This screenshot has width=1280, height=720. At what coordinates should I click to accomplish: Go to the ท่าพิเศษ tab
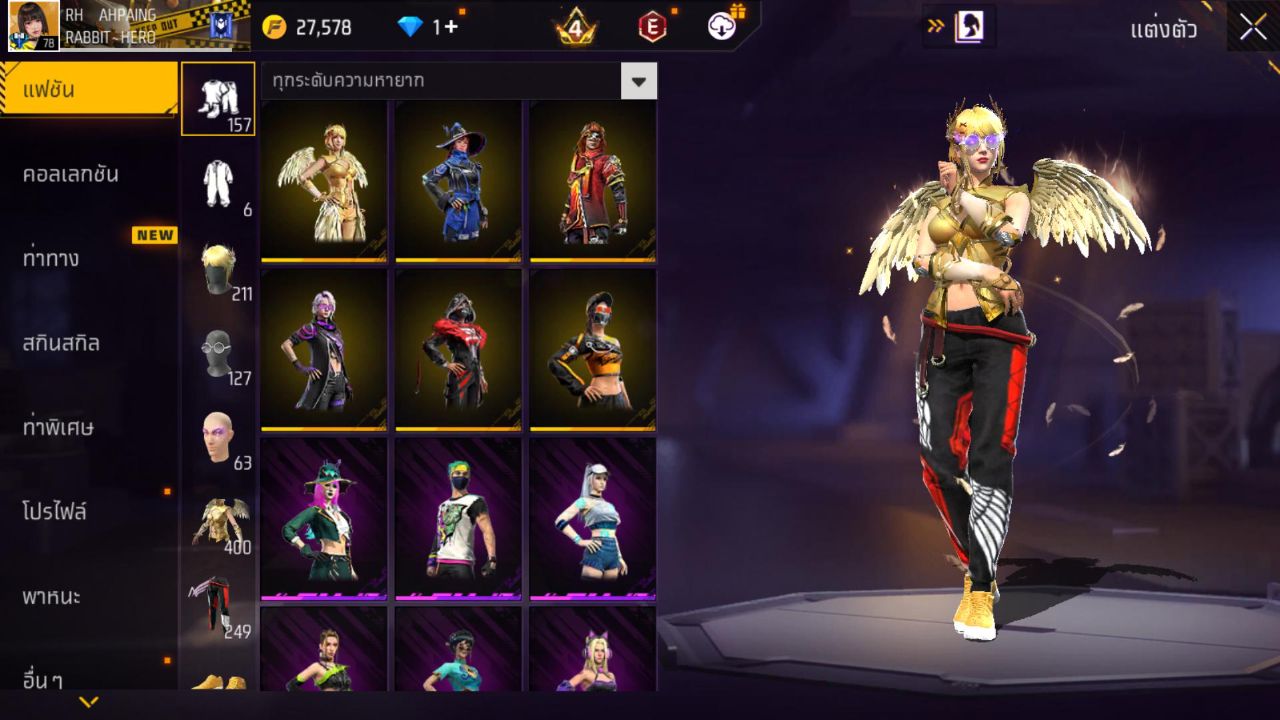(58, 427)
